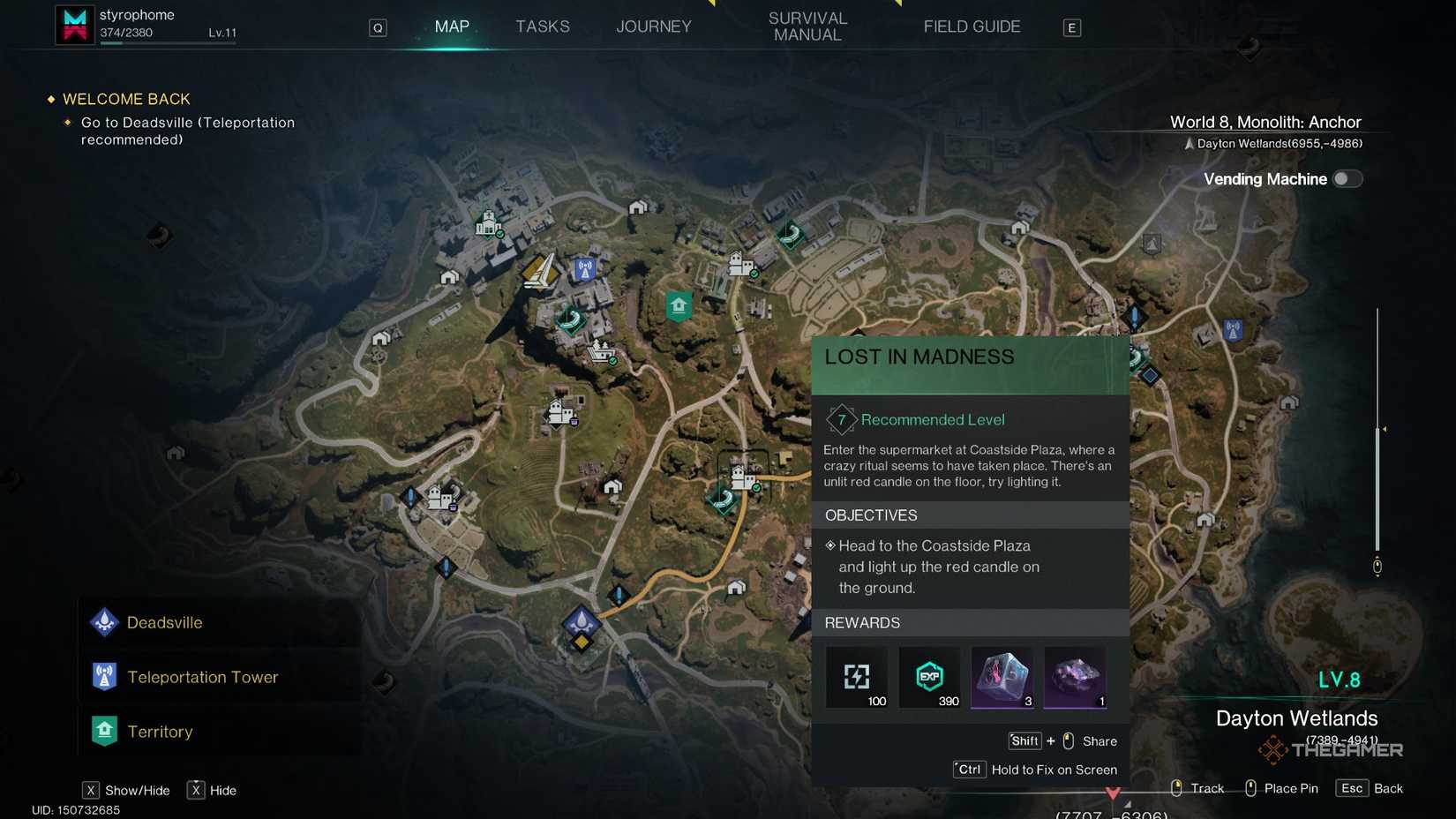
Task: Switch to the TASKS tab
Action: click(542, 26)
